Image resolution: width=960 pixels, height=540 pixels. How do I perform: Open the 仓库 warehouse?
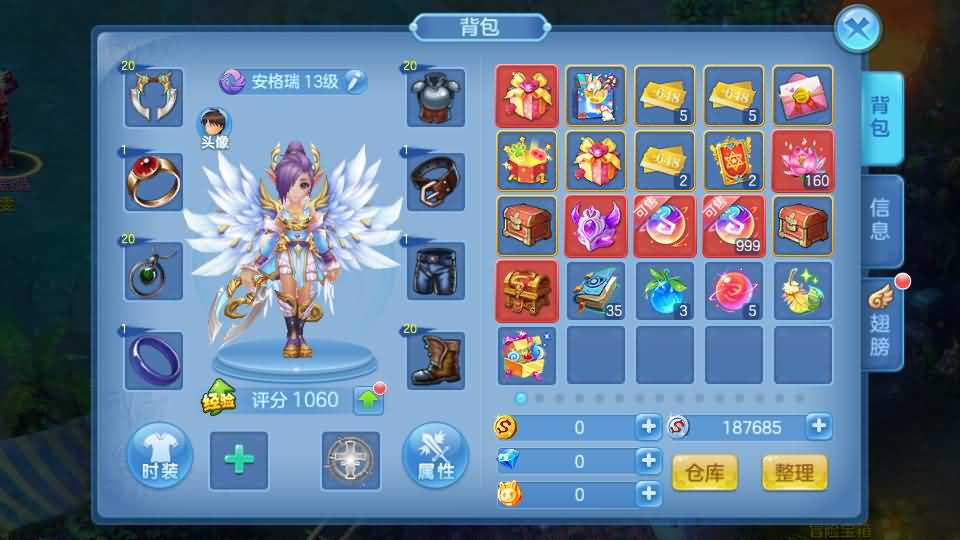[x=705, y=472]
